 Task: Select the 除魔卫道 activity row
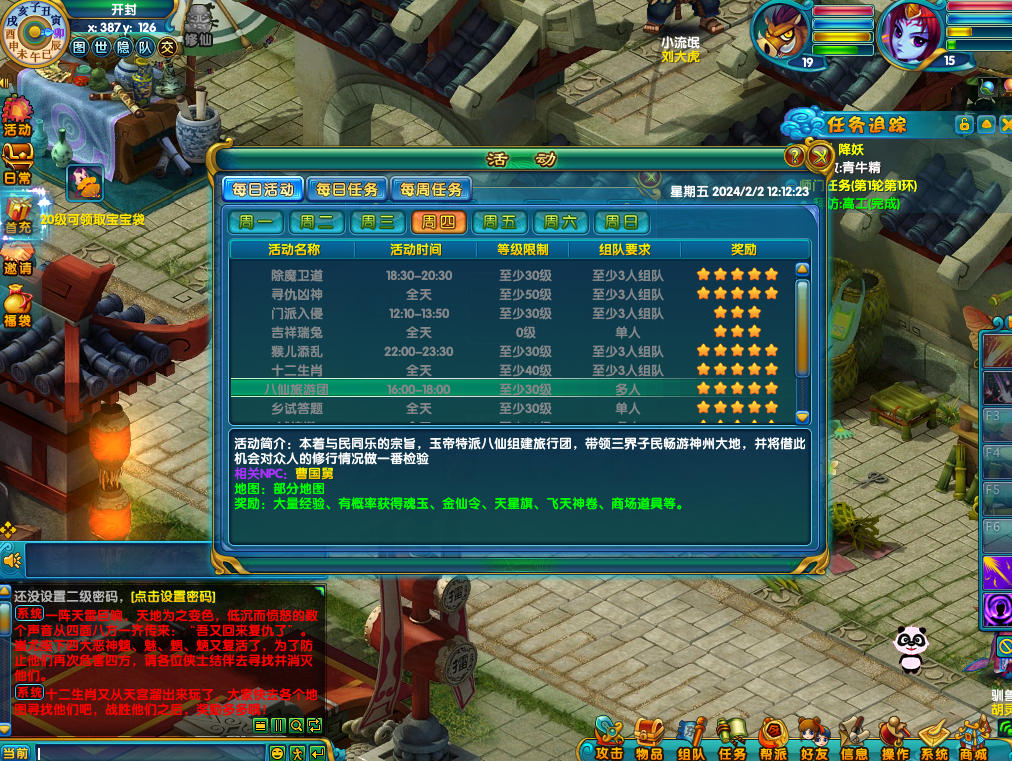click(x=297, y=275)
